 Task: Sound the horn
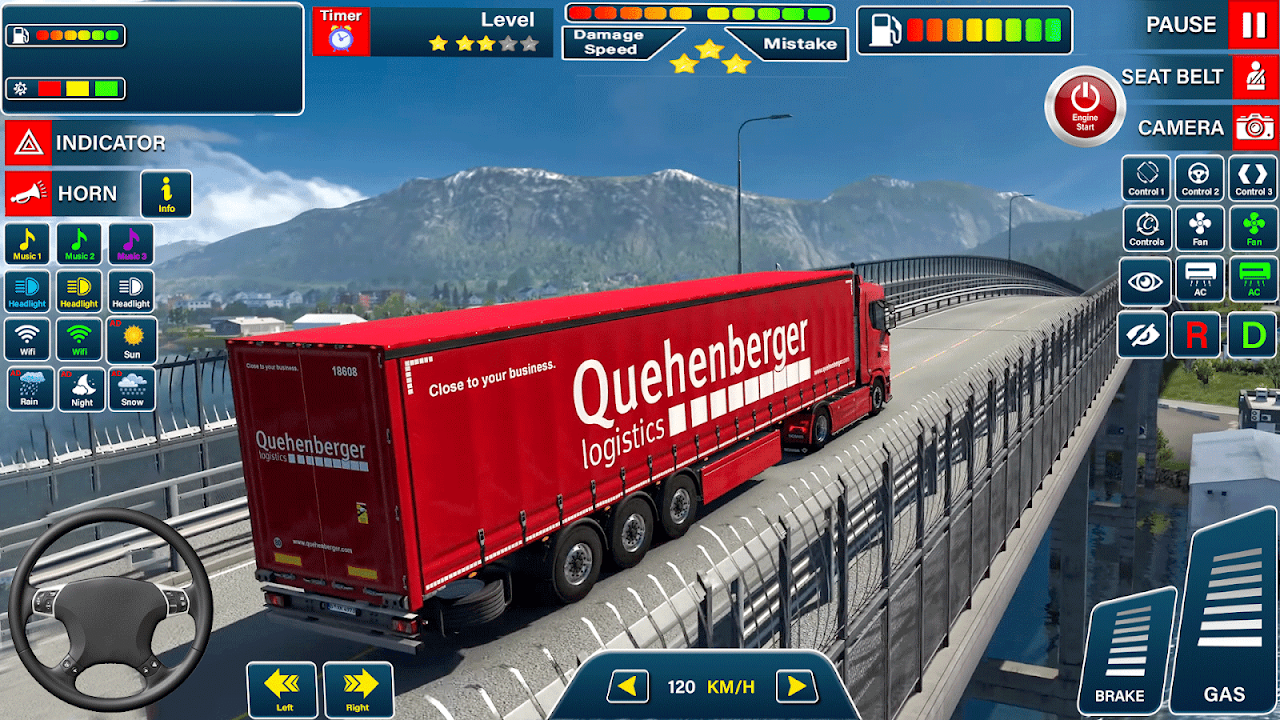point(28,194)
